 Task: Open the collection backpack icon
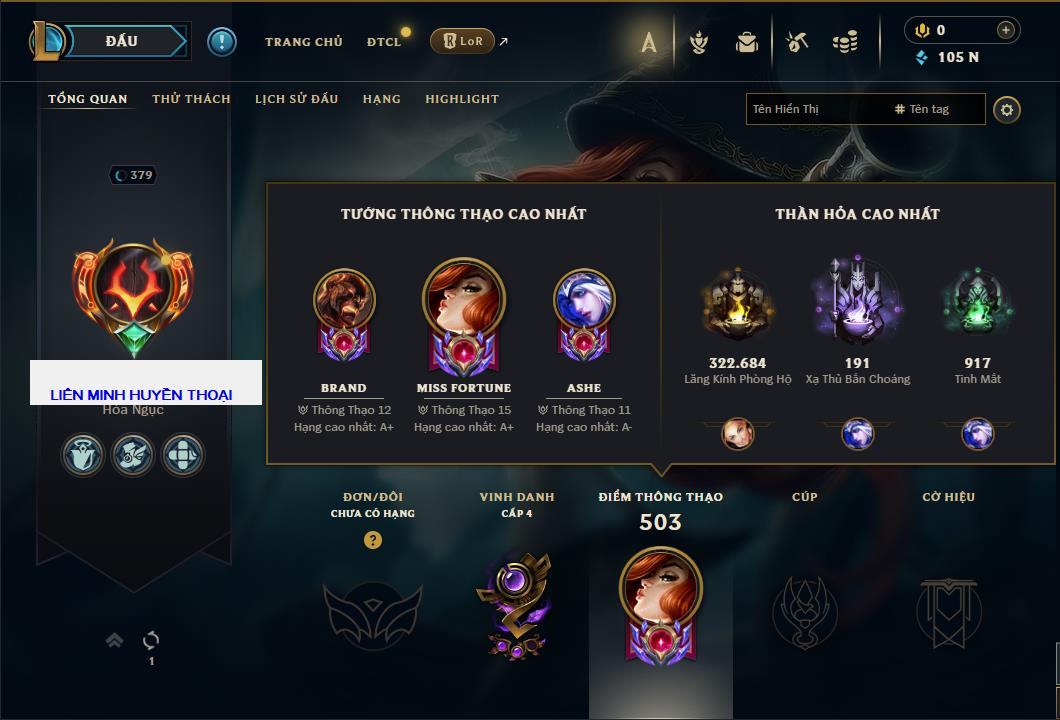(x=747, y=42)
